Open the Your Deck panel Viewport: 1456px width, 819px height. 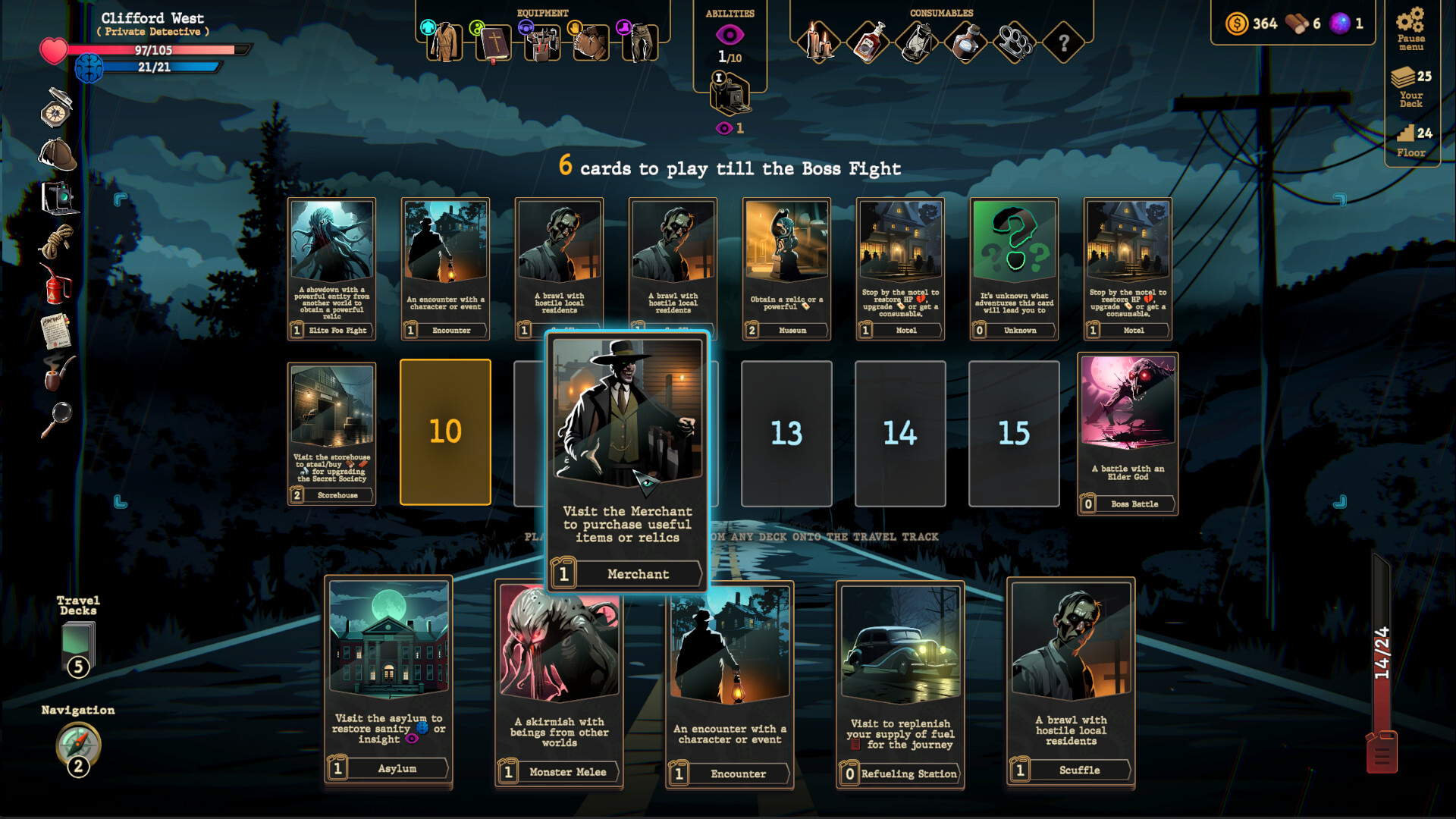coord(1409,85)
